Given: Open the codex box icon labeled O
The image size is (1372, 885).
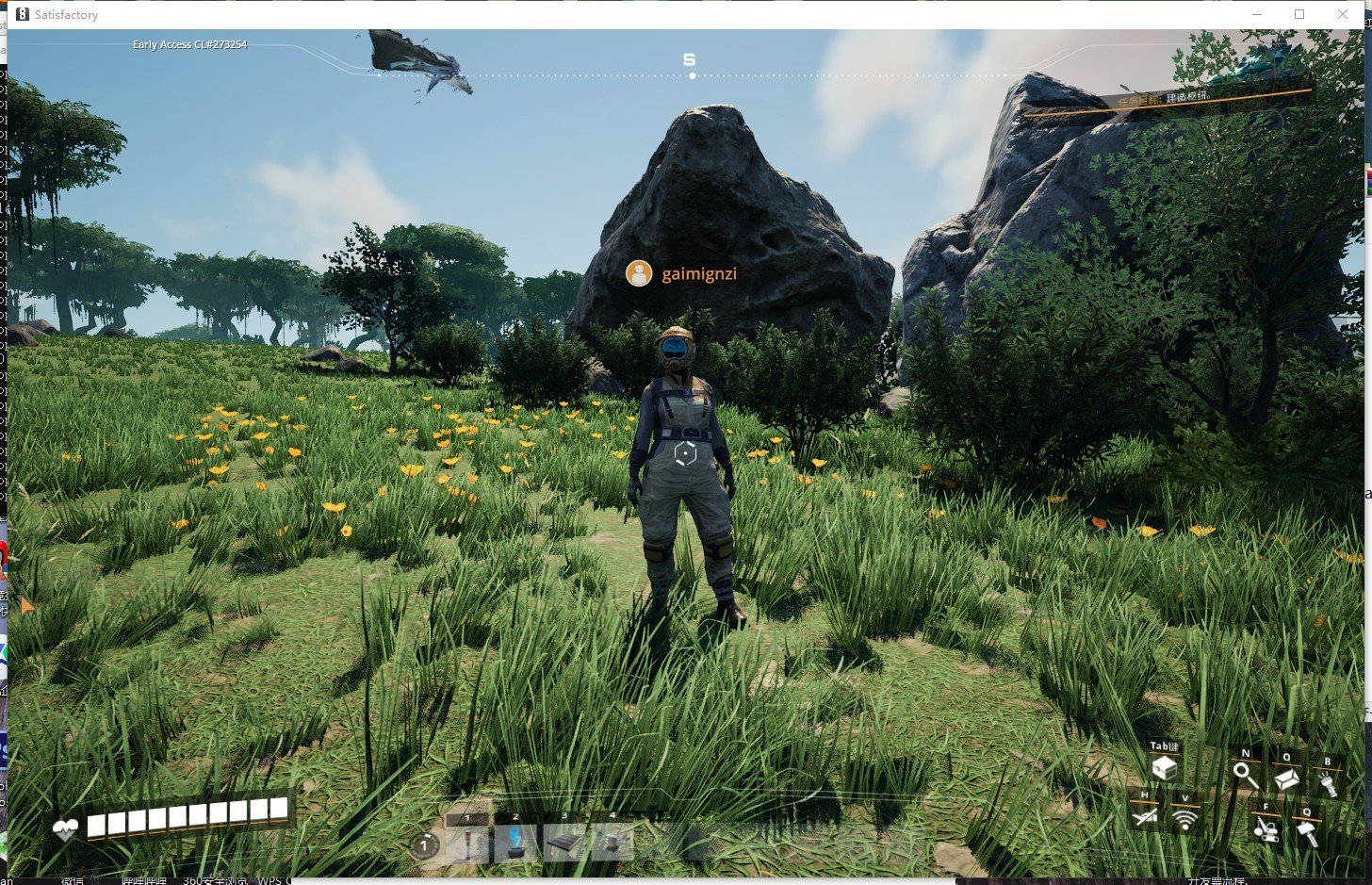Looking at the screenshot, I should [x=1286, y=779].
